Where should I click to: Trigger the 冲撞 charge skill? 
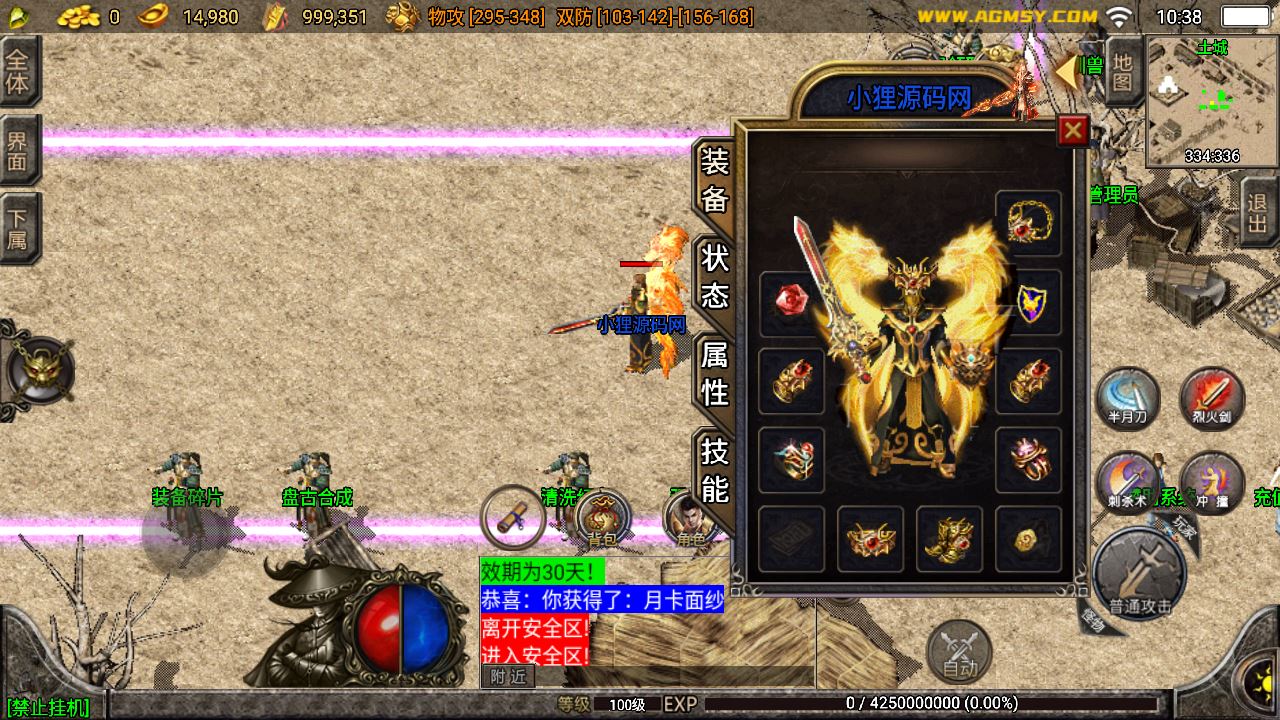pyautogui.click(x=1212, y=481)
